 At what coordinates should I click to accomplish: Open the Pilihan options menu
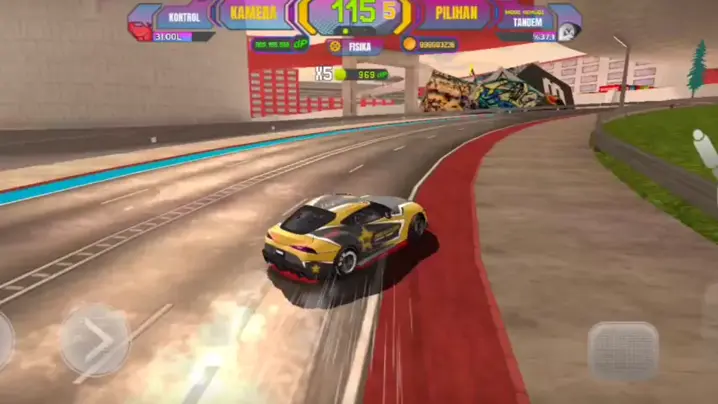click(455, 15)
